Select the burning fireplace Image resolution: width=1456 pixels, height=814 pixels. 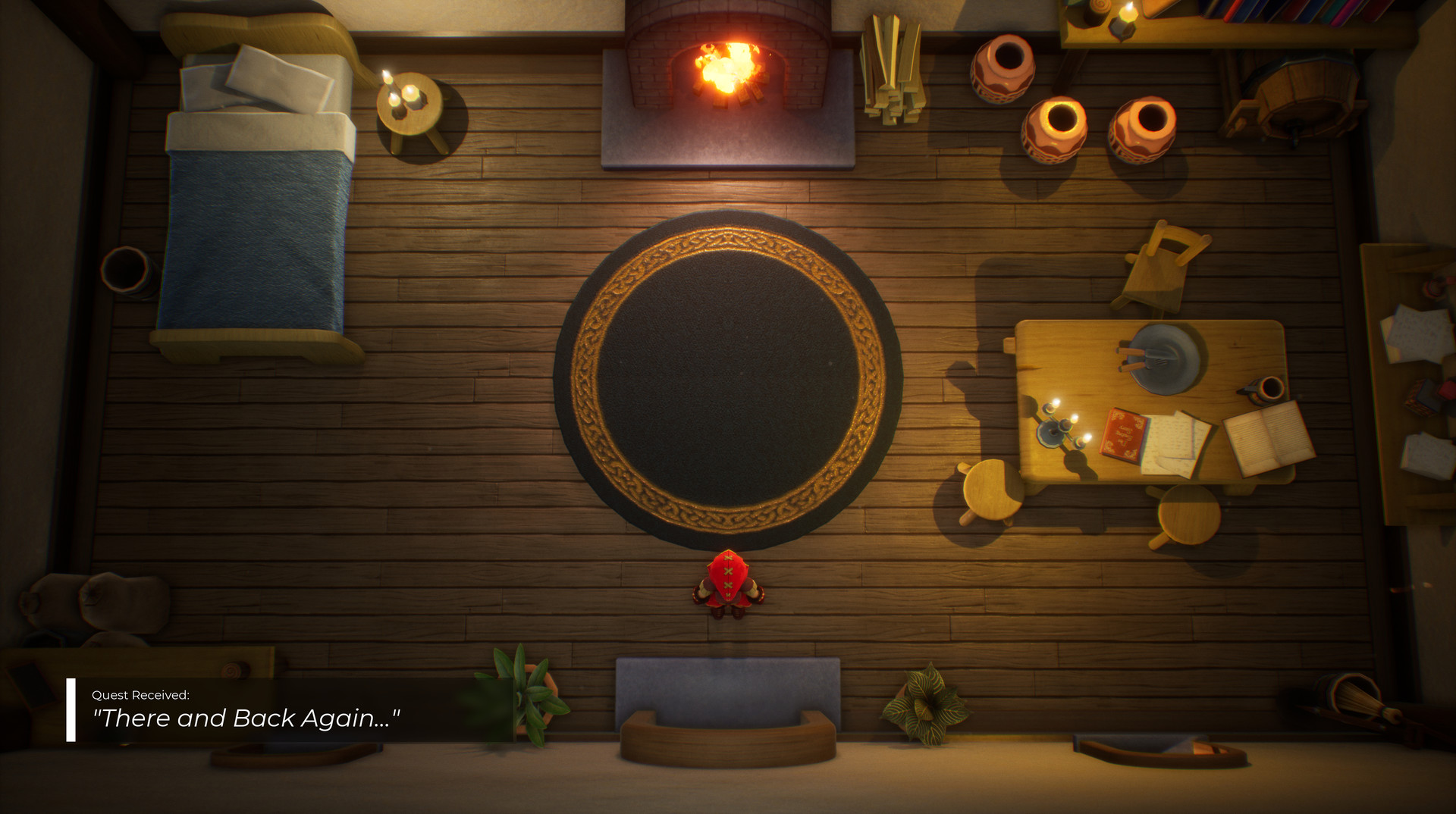pyautogui.click(x=730, y=72)
